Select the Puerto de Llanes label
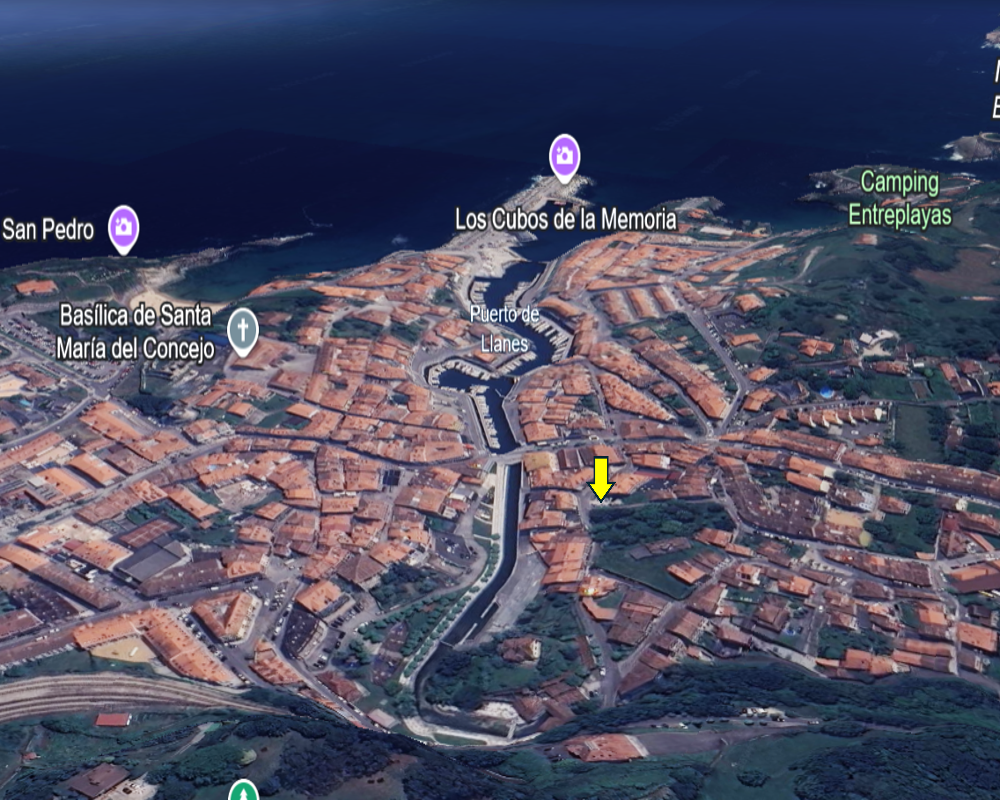1000x800 pixels. click(504, 329)
